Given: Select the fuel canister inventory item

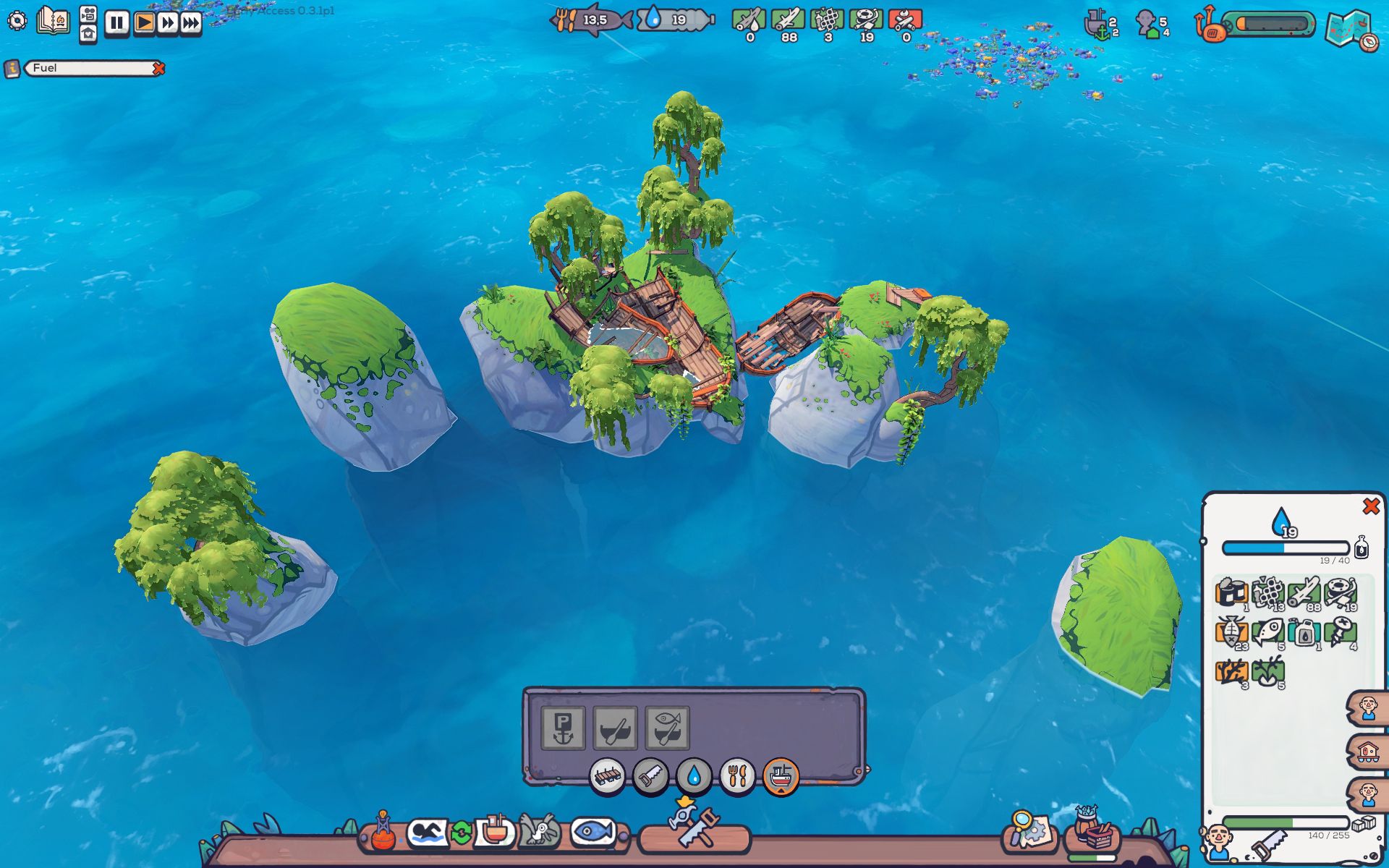Looking at the screenshot, I should coord(1304,634).
